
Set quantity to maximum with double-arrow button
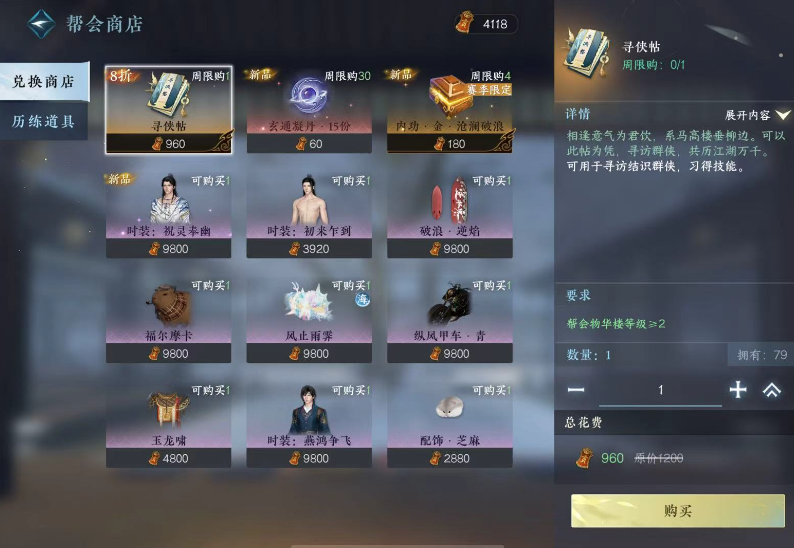(x=771, y=390)
